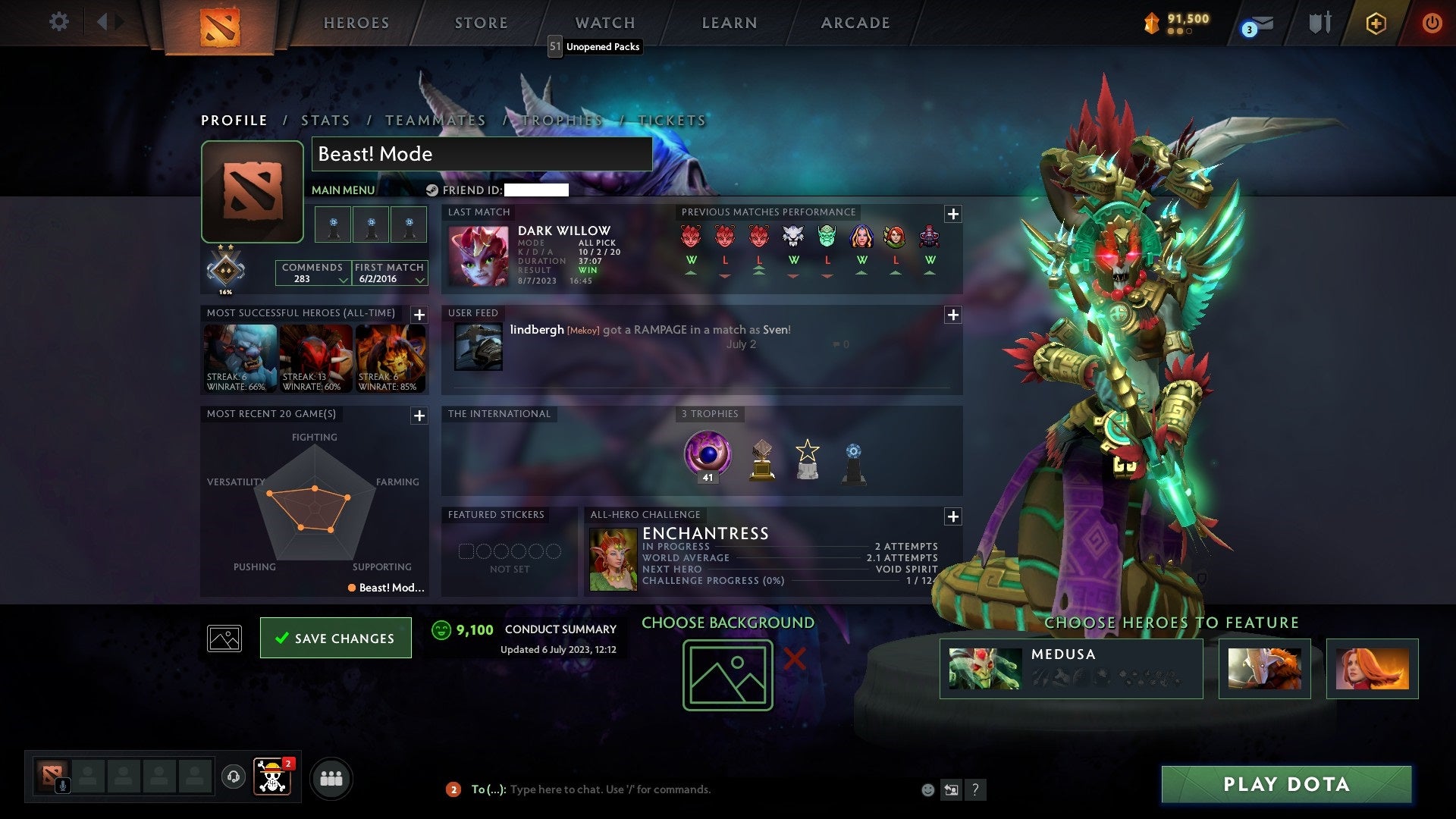
Task: Open the emoticon picker beside chat
Action: click(928, 789)
